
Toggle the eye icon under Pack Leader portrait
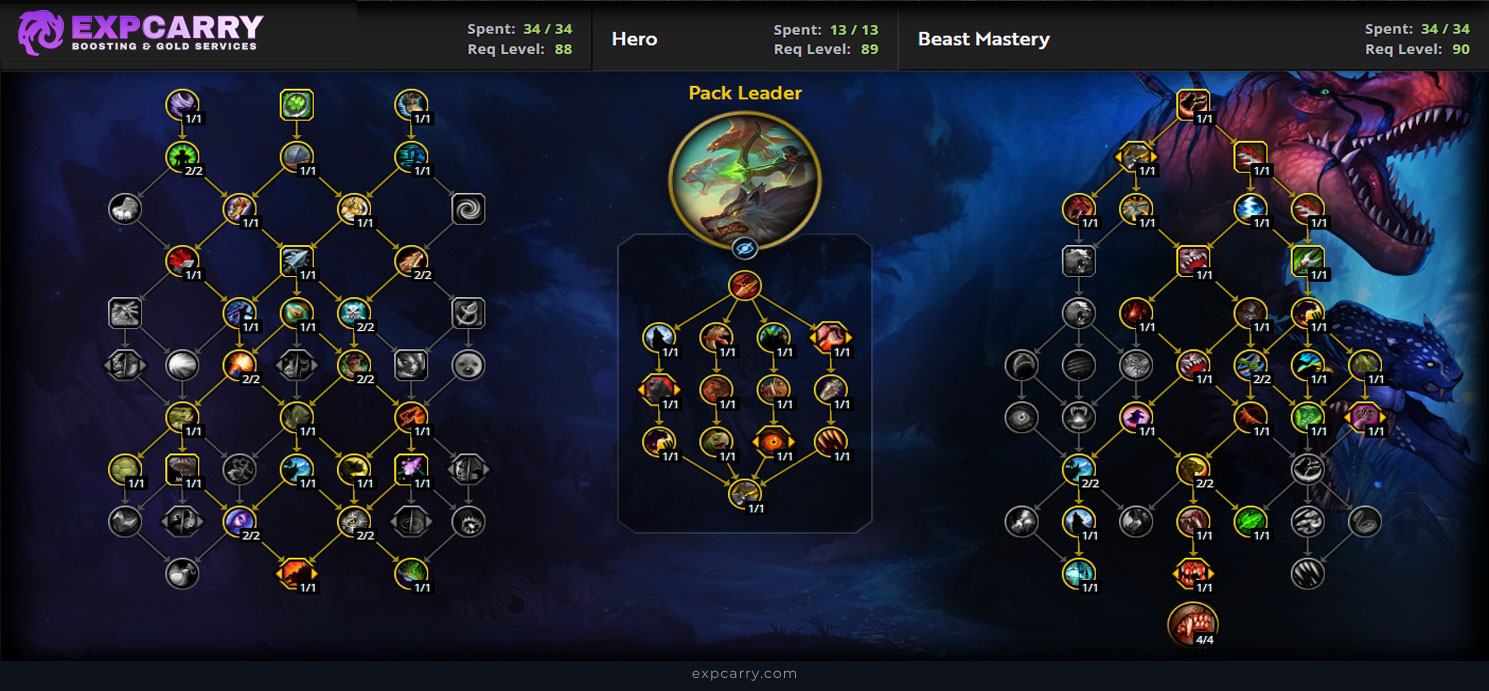[744, 249]
